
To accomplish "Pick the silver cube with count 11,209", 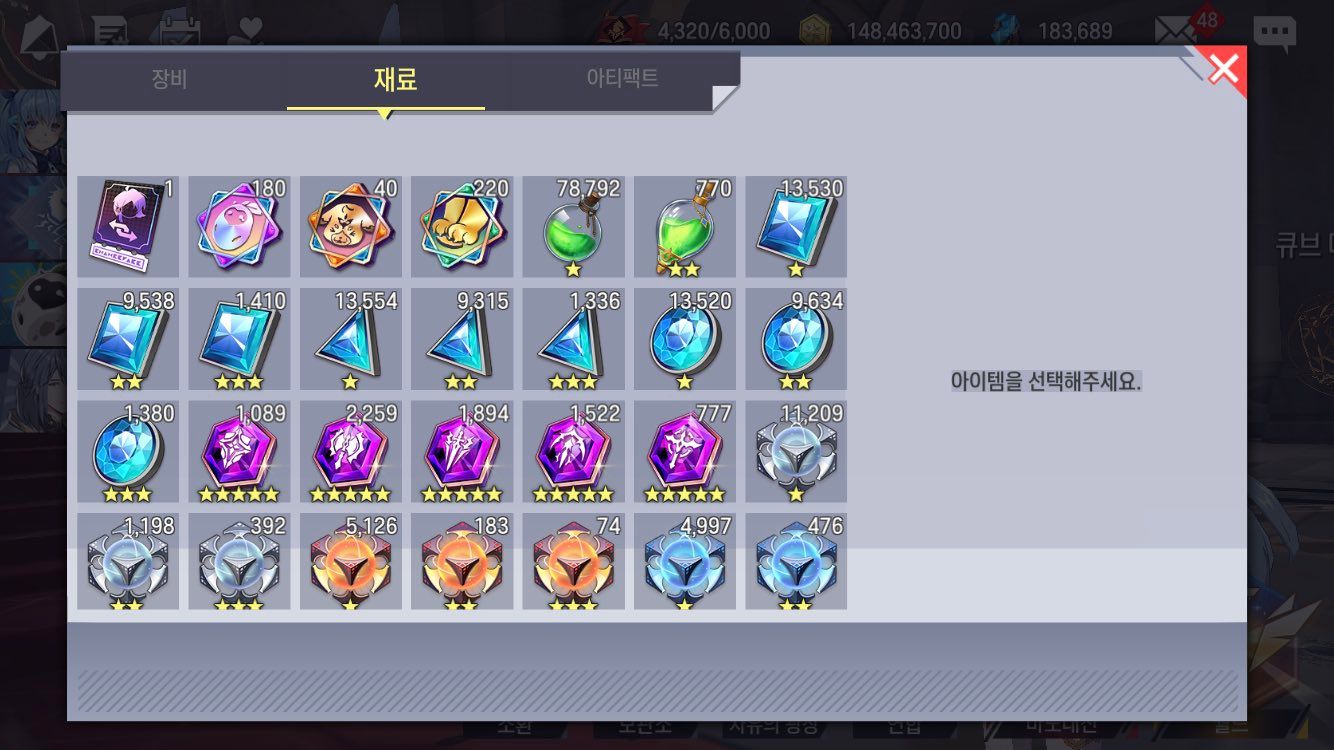I will point(796,451).
